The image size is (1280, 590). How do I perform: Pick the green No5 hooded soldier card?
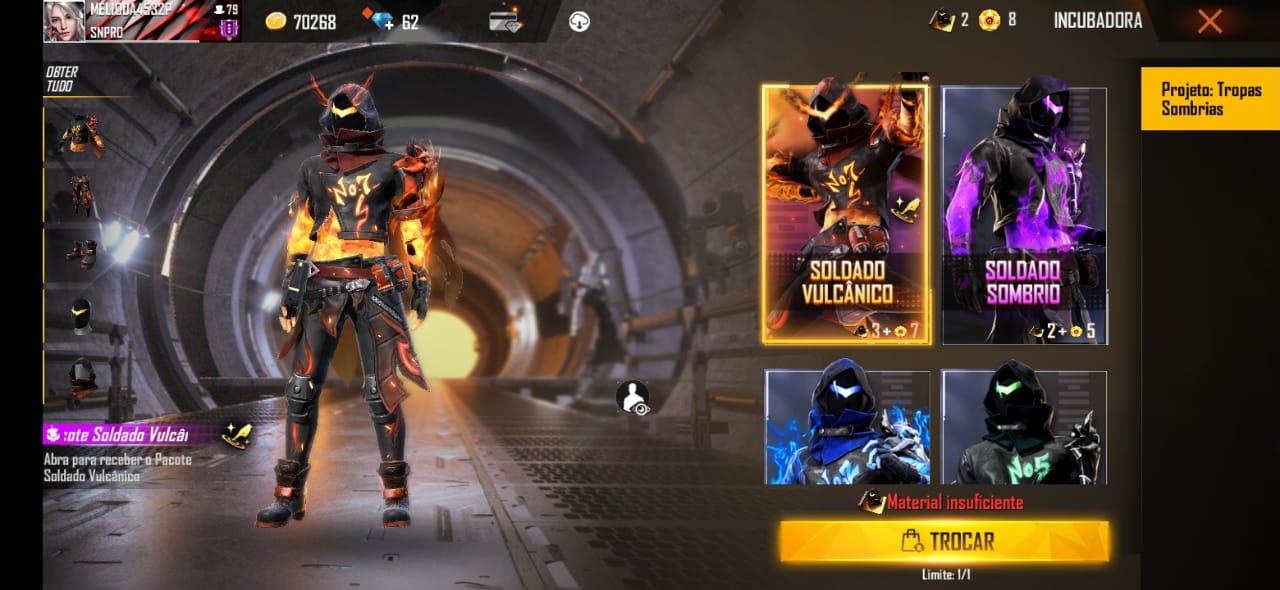[1024, 427]
